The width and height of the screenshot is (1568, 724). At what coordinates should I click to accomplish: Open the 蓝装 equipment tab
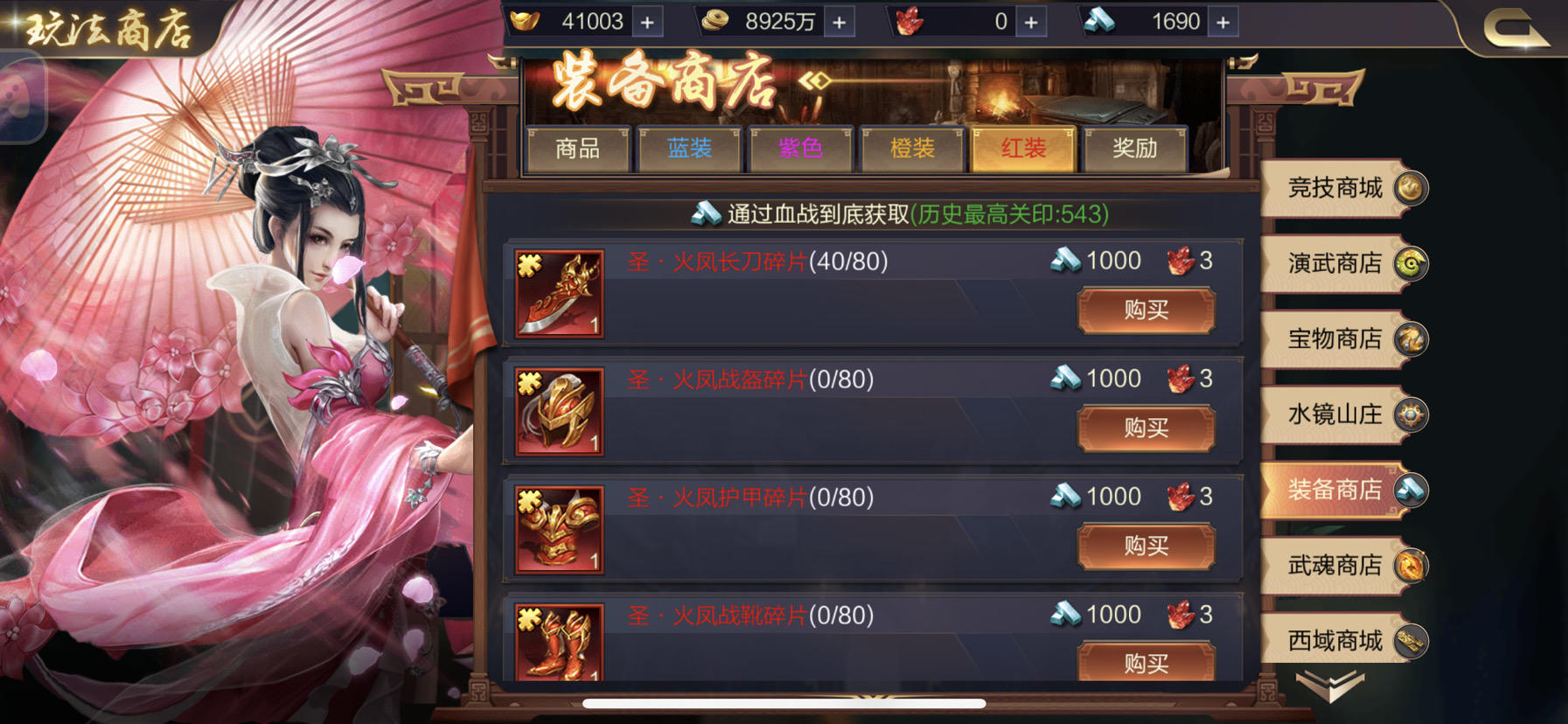[690, 150]
